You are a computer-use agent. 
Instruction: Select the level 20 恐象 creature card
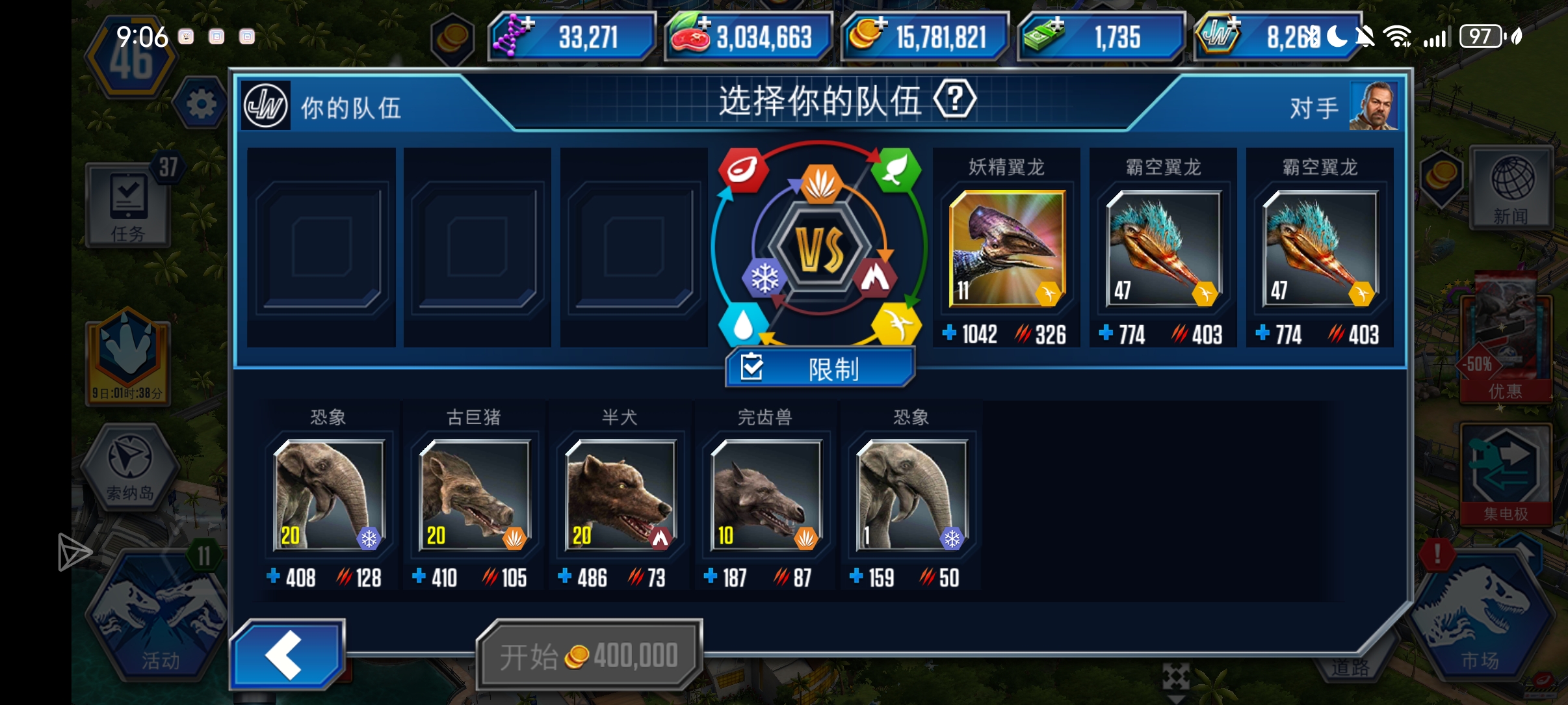pos(329,495)
